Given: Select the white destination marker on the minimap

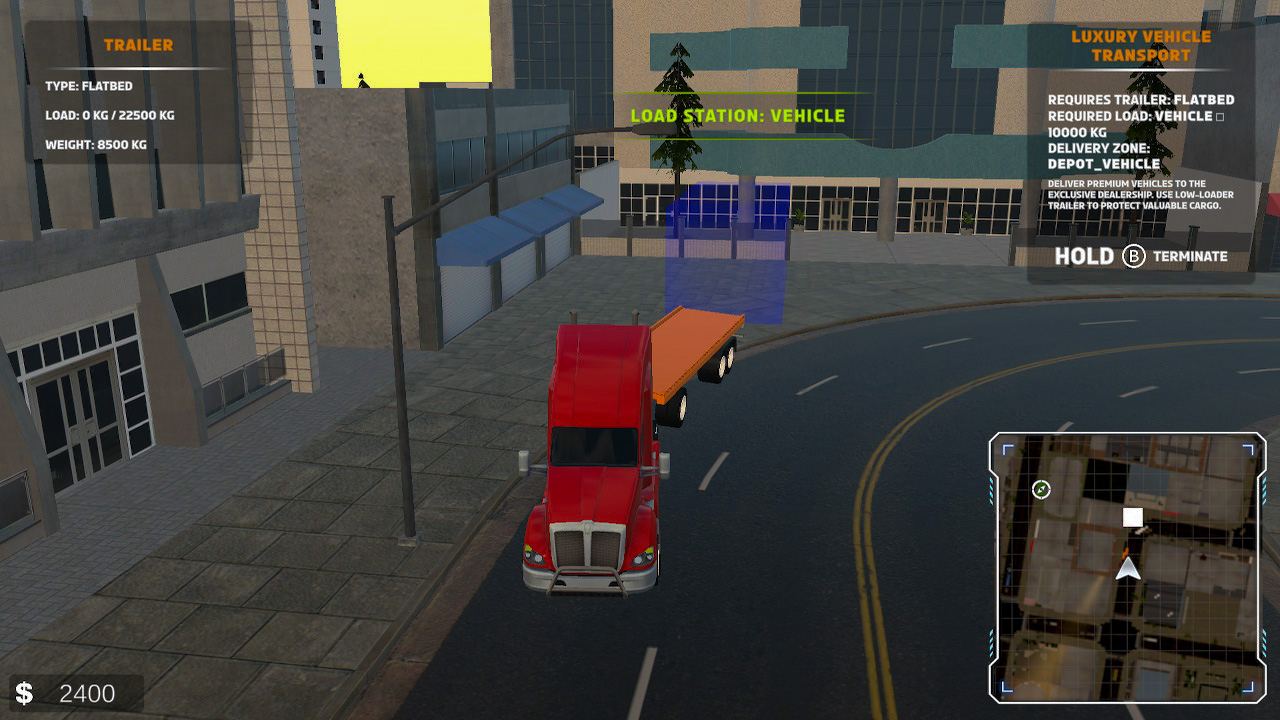Looking at the screenshot, I should tap(1131, 515).
